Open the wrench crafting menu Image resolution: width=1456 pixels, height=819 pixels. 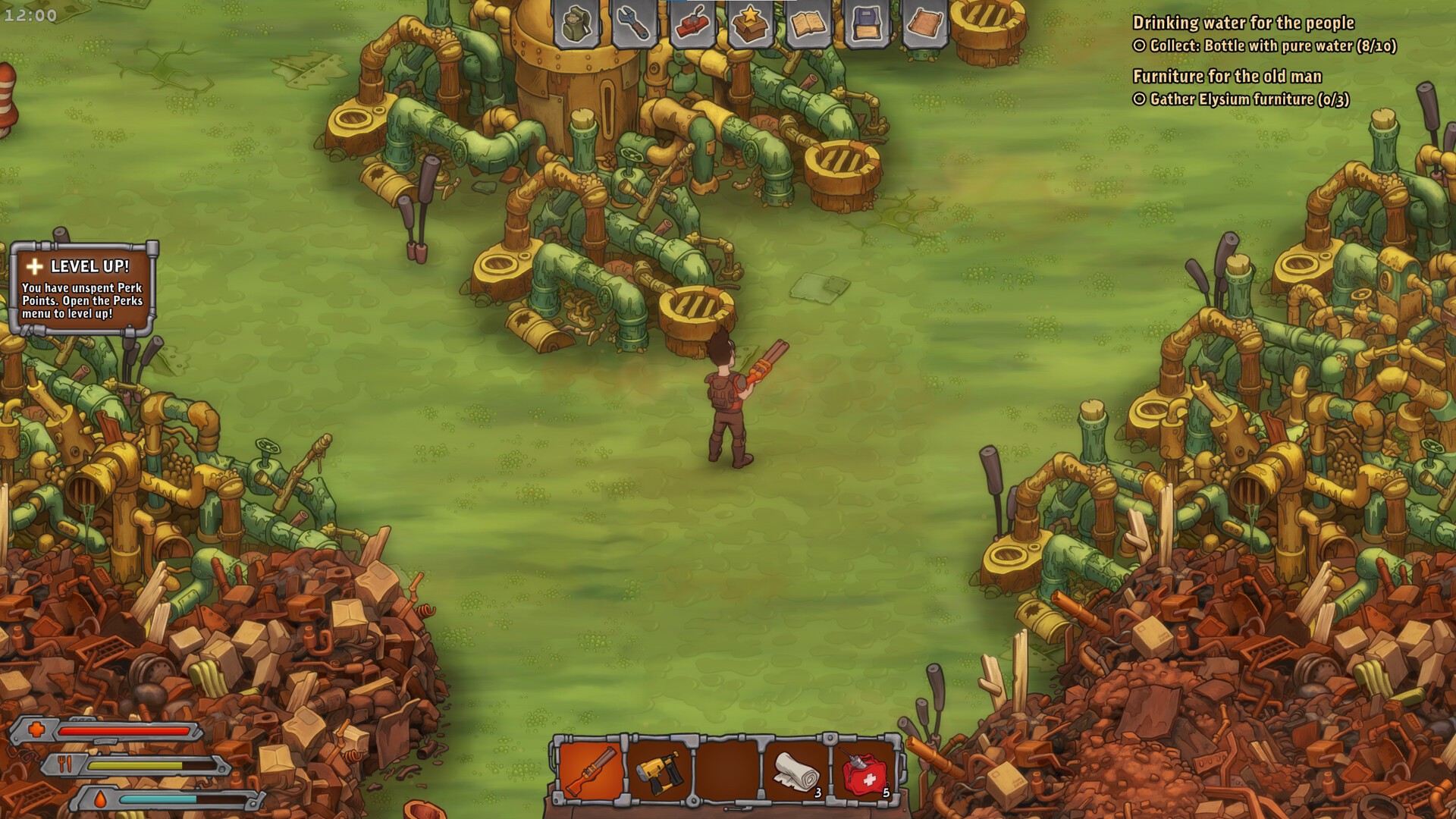point(634,24)
